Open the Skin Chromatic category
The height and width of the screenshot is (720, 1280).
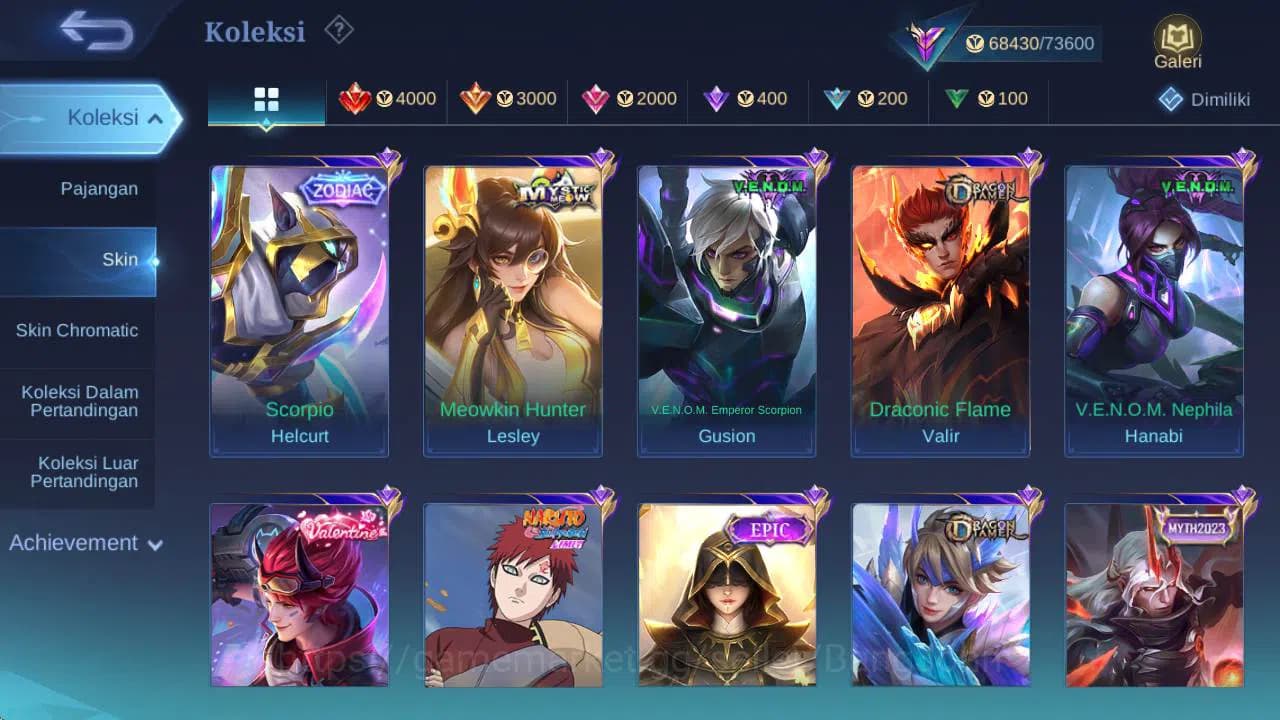pyautogui.click(x=77, y=330)
